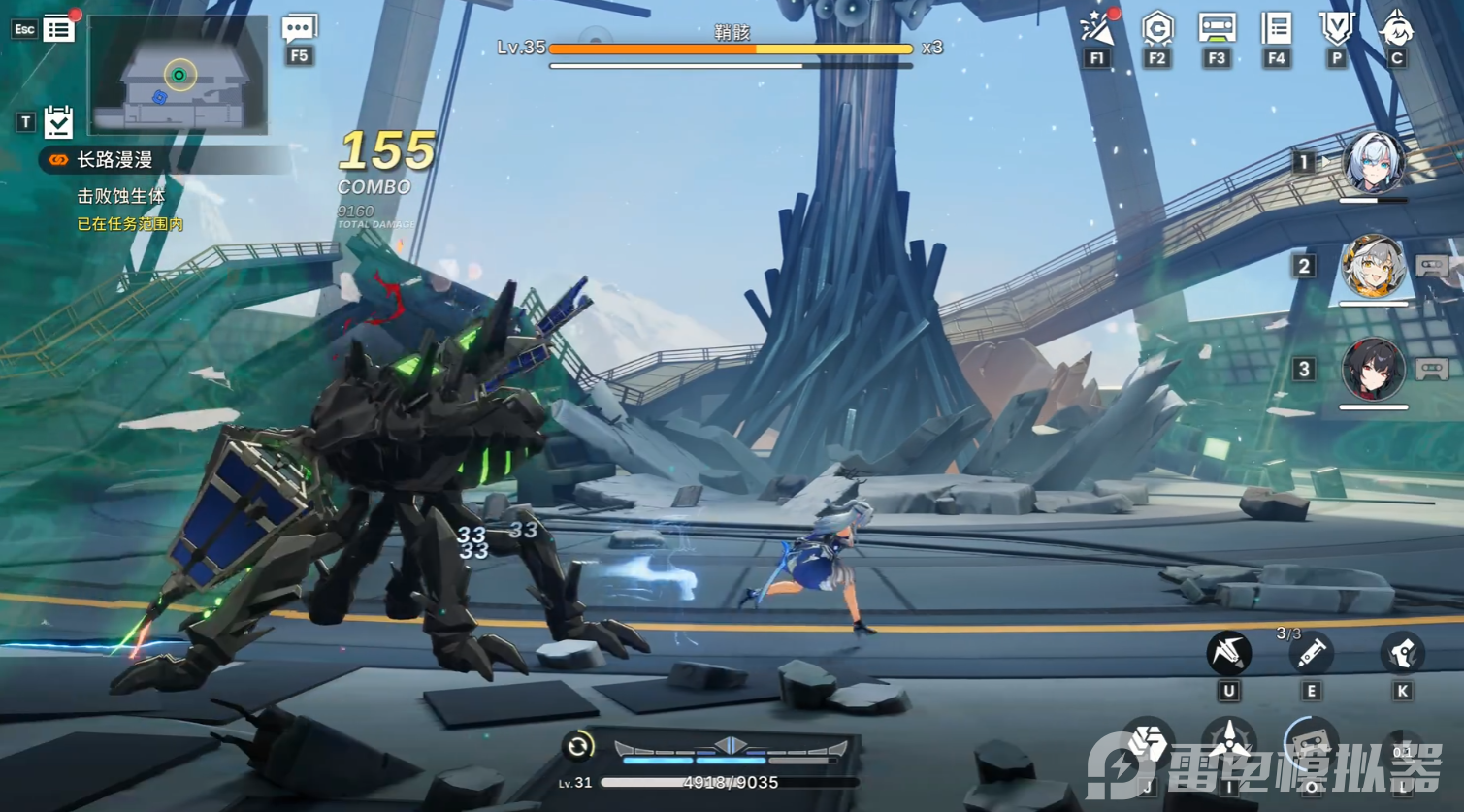Activate the boot dodge skill
Screen dimensions: 1464x812
click(1402, 653)
